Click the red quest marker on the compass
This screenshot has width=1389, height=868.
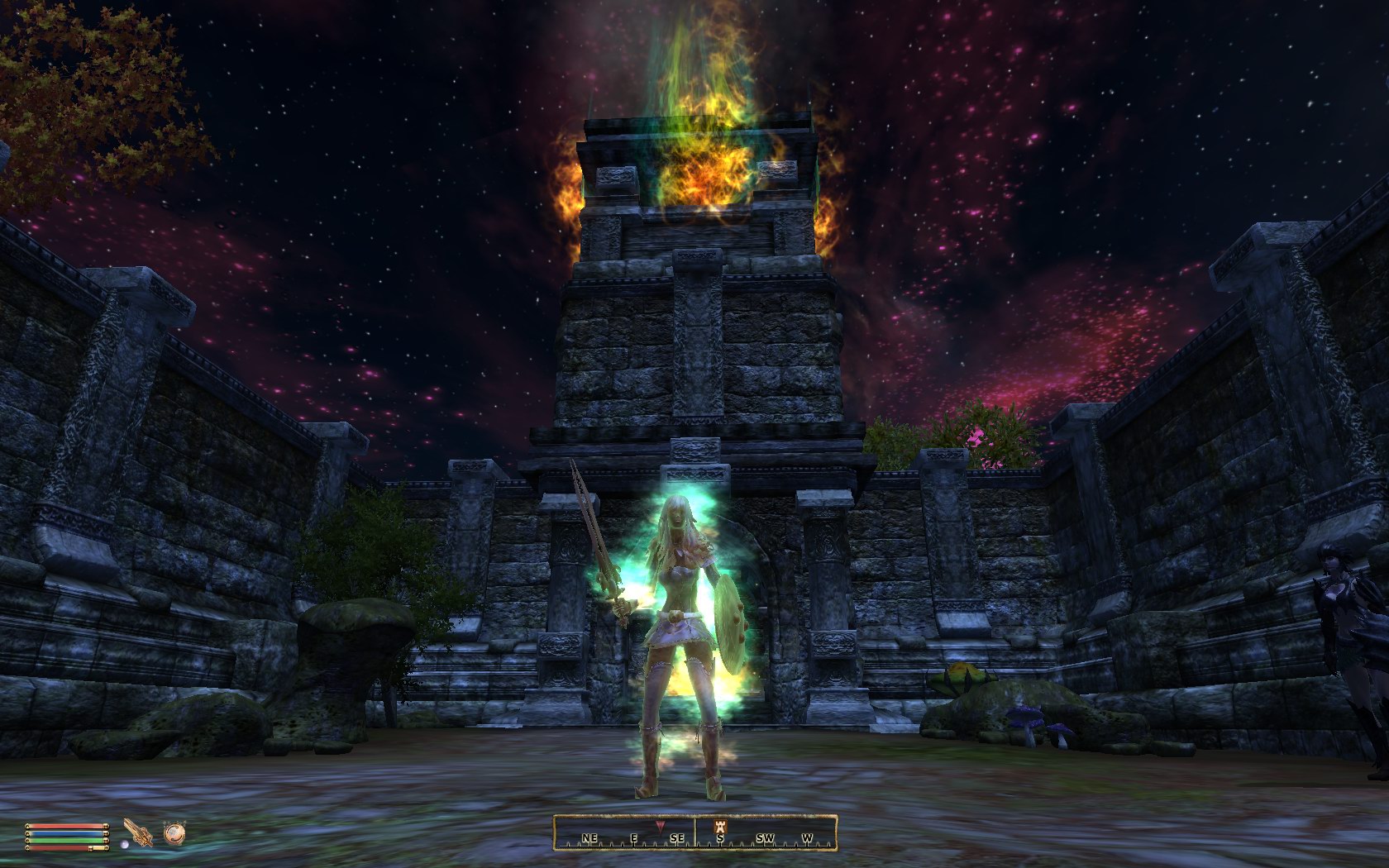click(x=661, y=826)
